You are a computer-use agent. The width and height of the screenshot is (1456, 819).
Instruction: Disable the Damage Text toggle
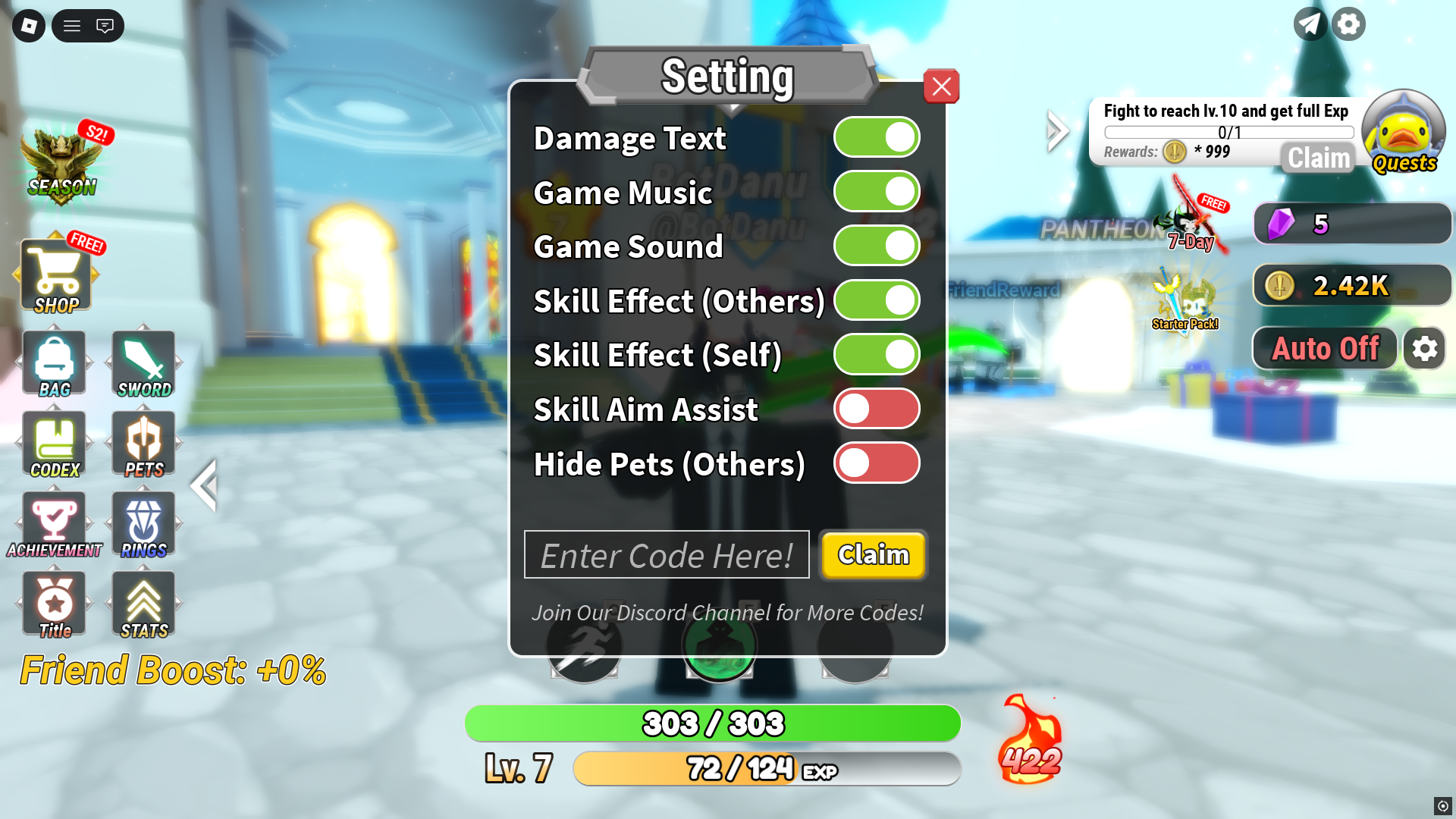click(x=877, y=137)
